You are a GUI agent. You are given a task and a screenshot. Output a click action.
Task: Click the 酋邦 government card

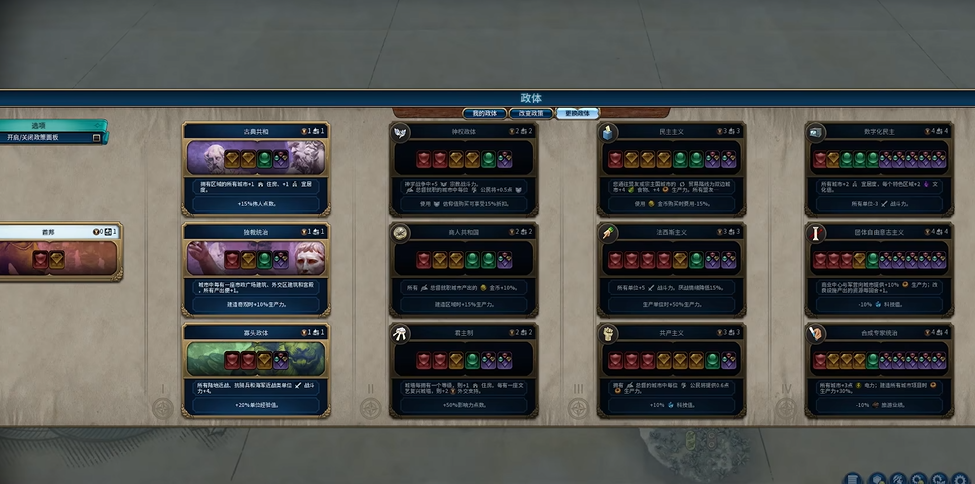point(58,252)
